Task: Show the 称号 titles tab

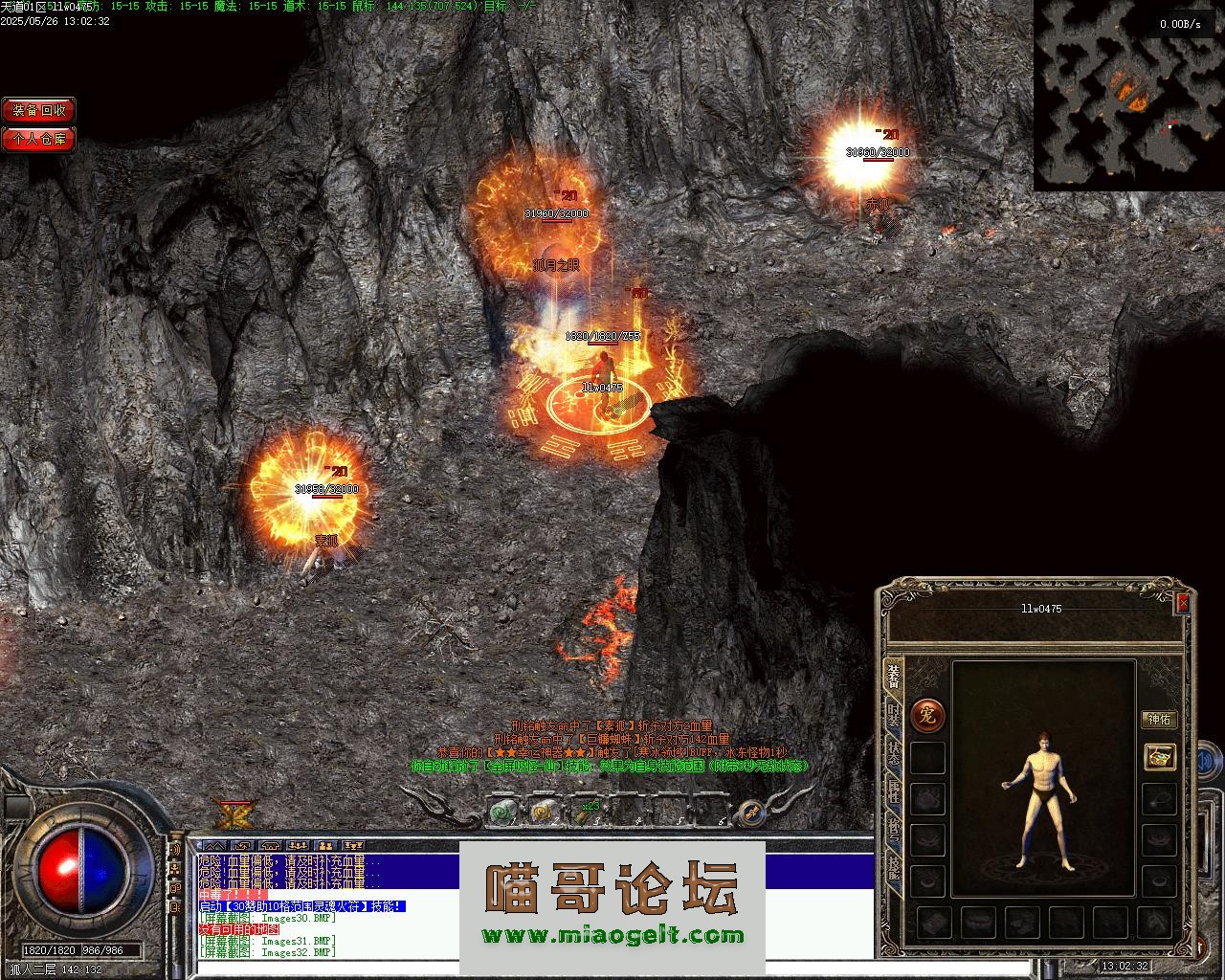Action: (893, 829)
